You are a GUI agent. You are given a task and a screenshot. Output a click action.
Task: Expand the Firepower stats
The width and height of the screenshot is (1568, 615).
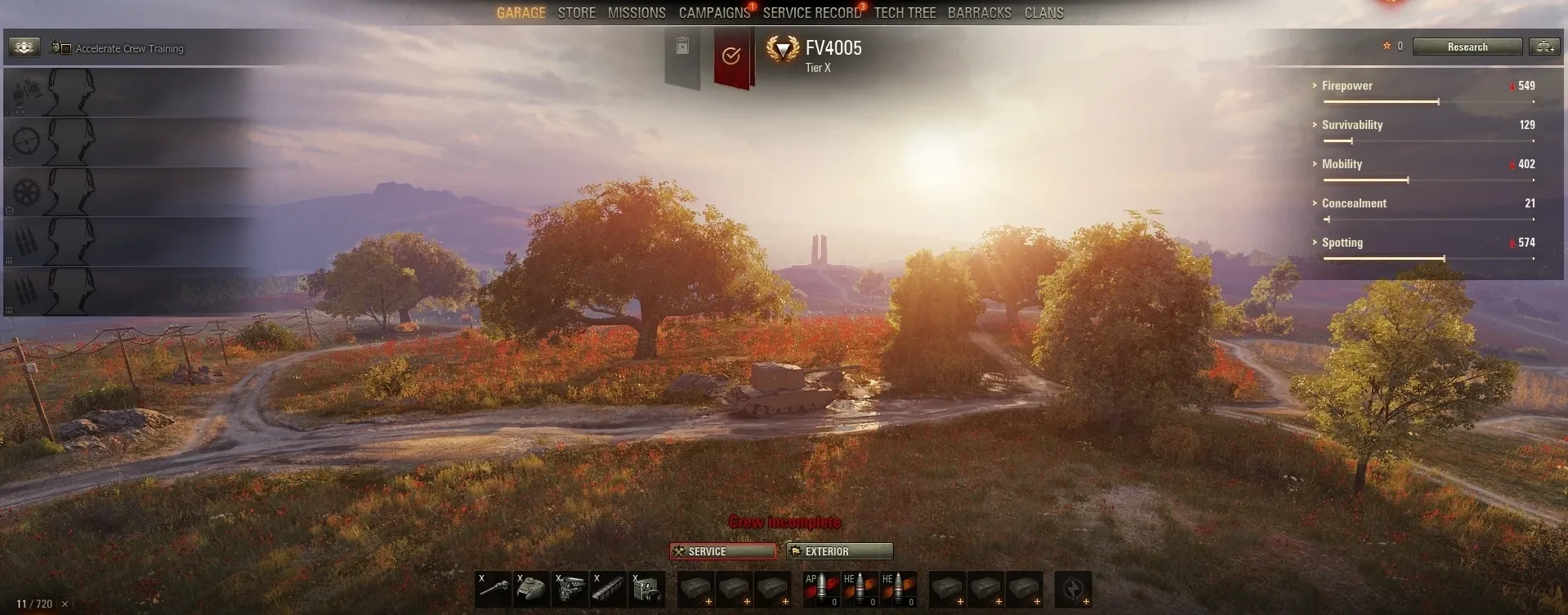tap(1347, 86)
